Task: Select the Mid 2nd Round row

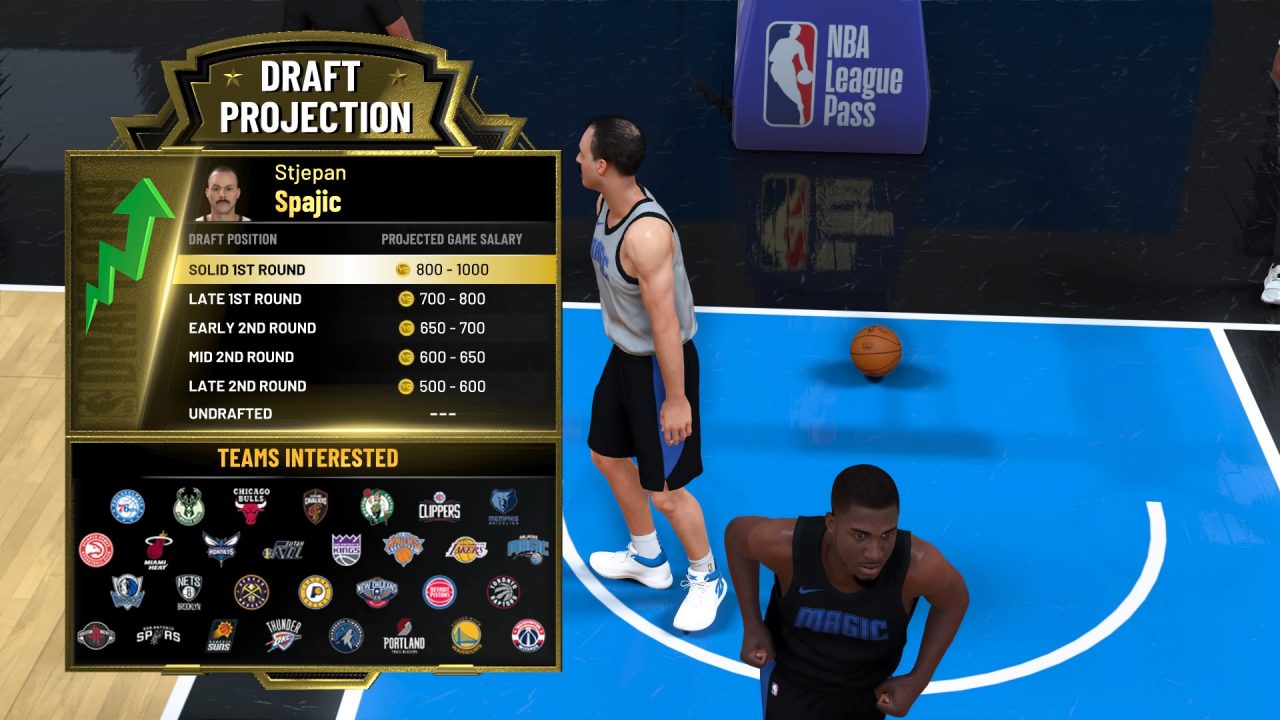Action: [x=364, y=357]
